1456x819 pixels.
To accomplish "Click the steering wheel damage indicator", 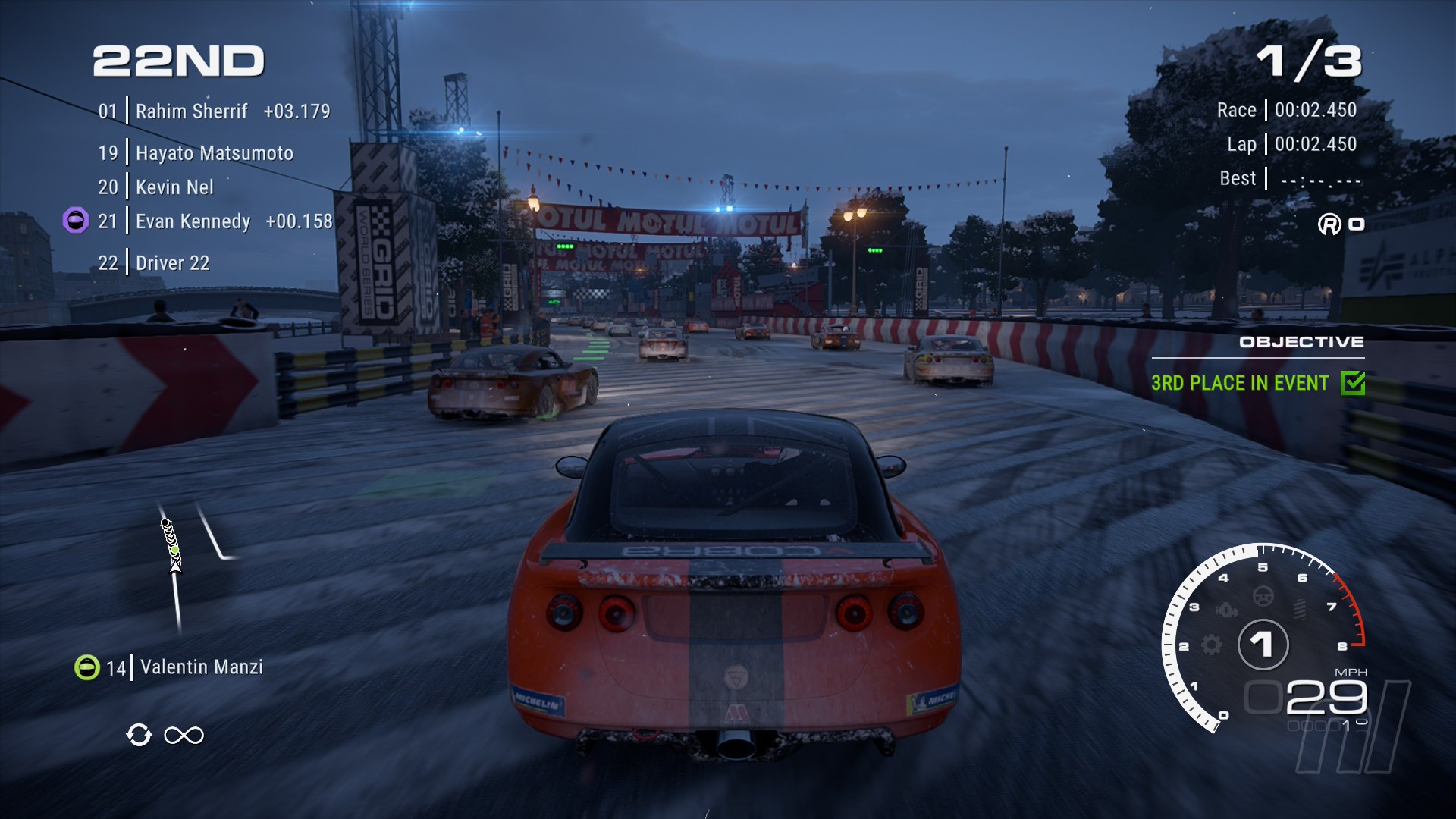I will (x=1263, y=596).
